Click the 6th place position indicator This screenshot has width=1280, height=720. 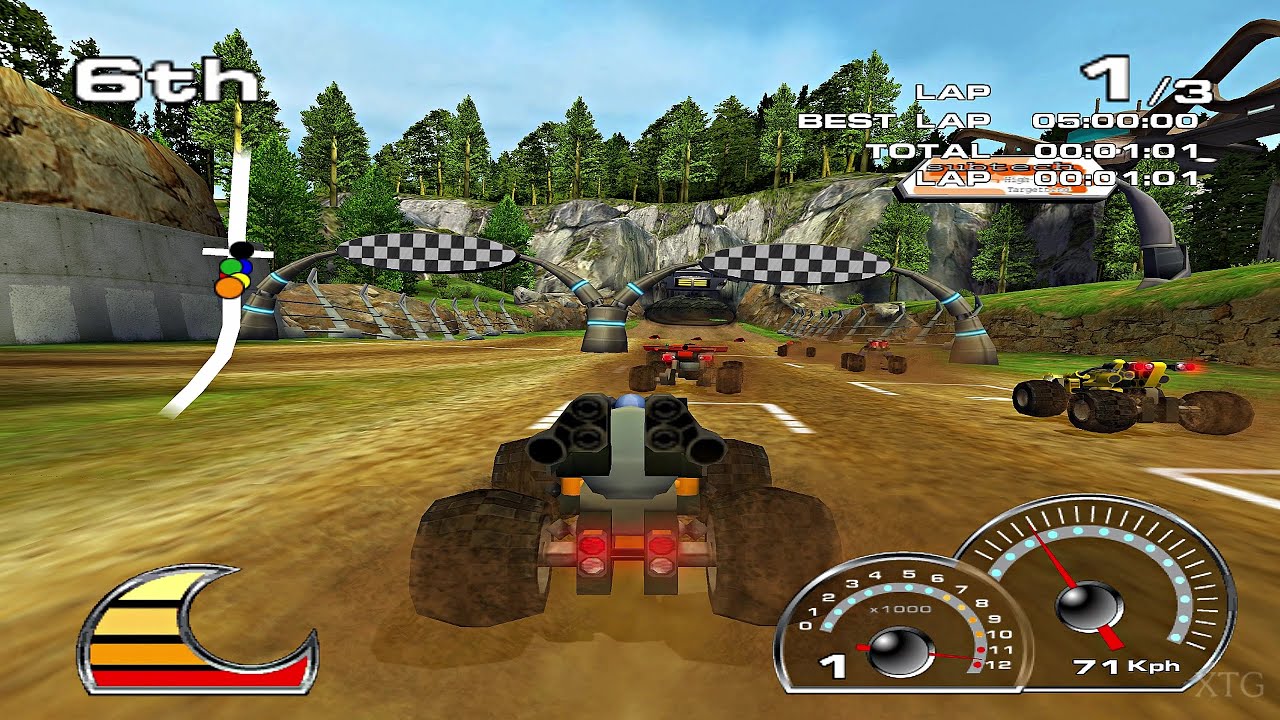165,80
